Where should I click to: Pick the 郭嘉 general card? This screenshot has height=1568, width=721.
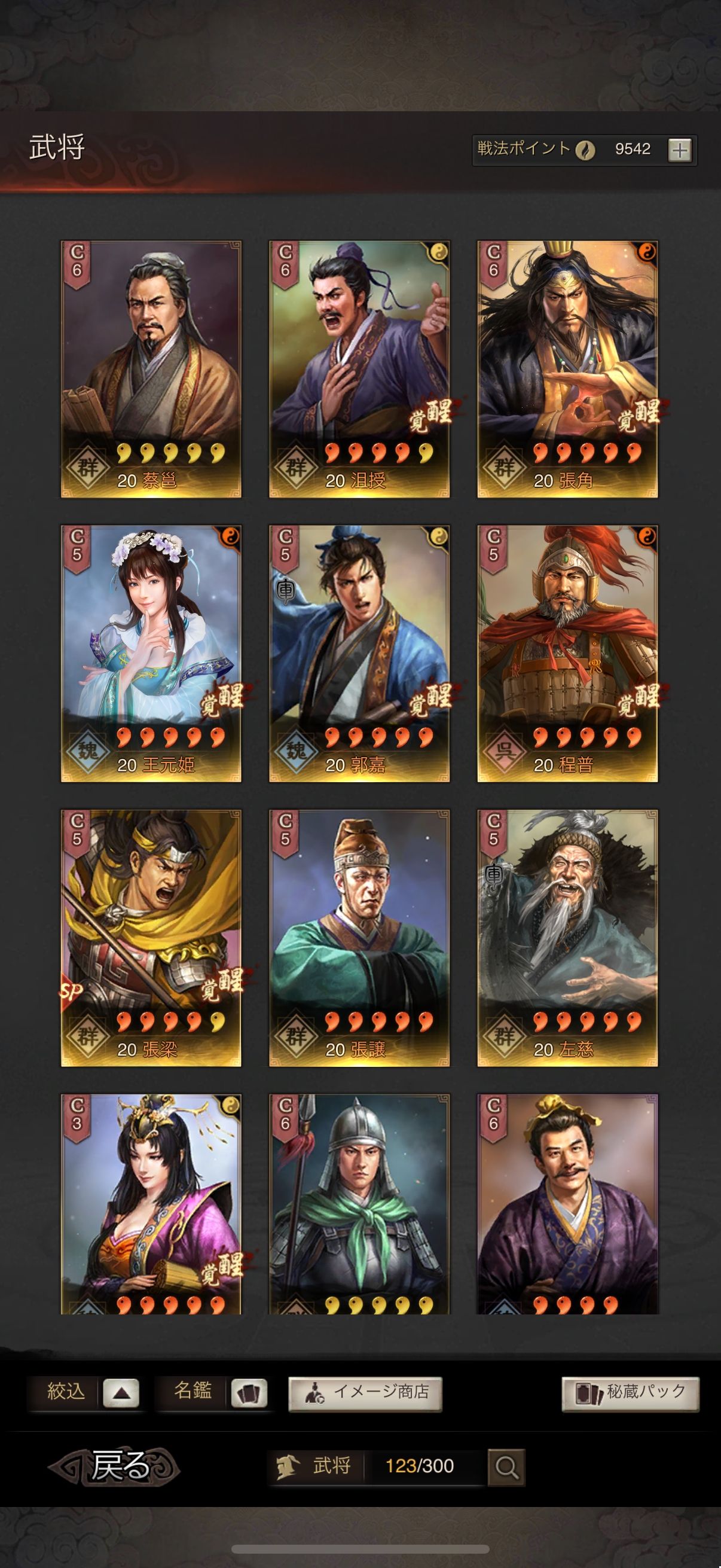(x=359, y=653)
